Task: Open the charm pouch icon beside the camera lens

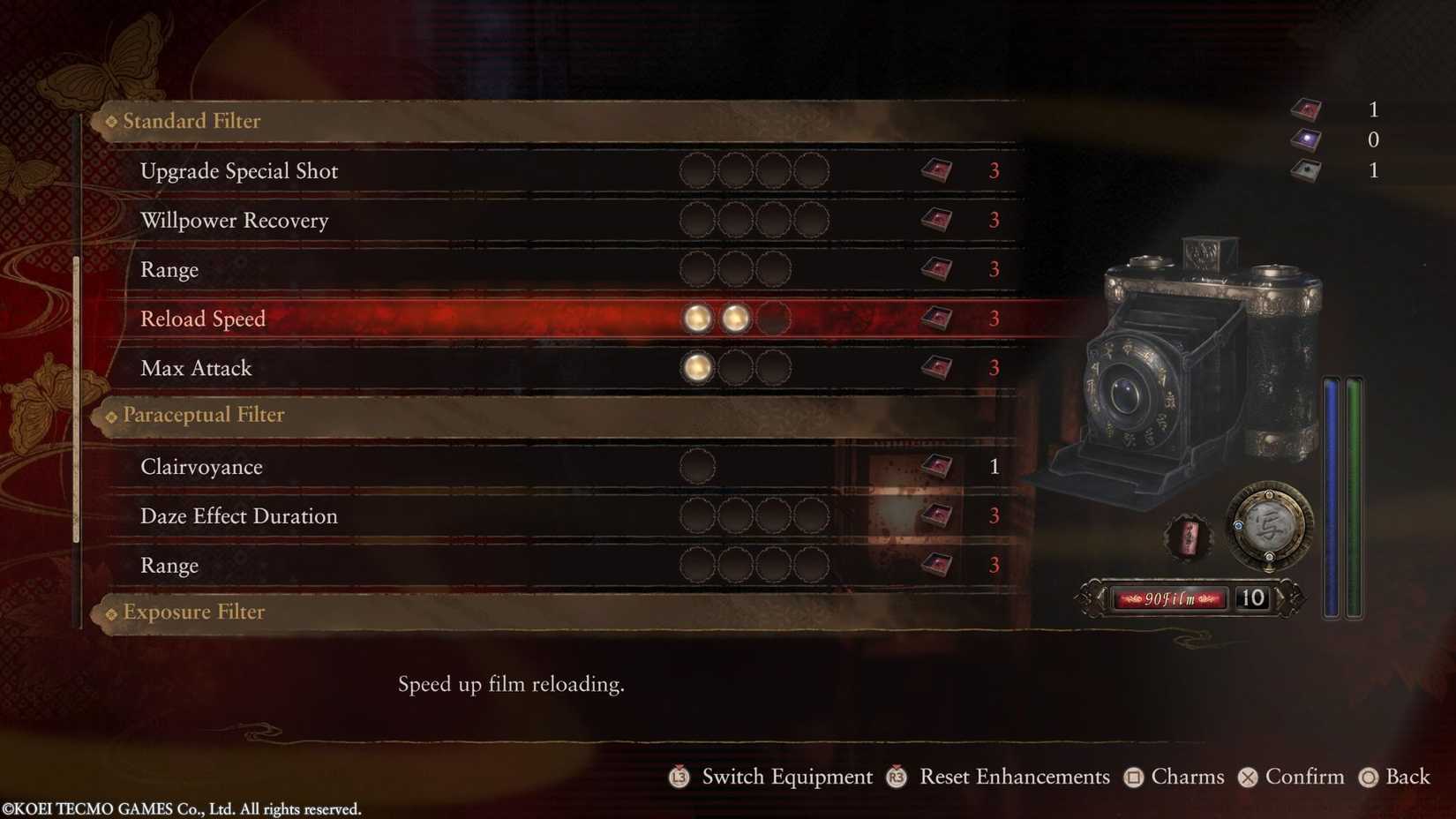Action: [1187, 536]
